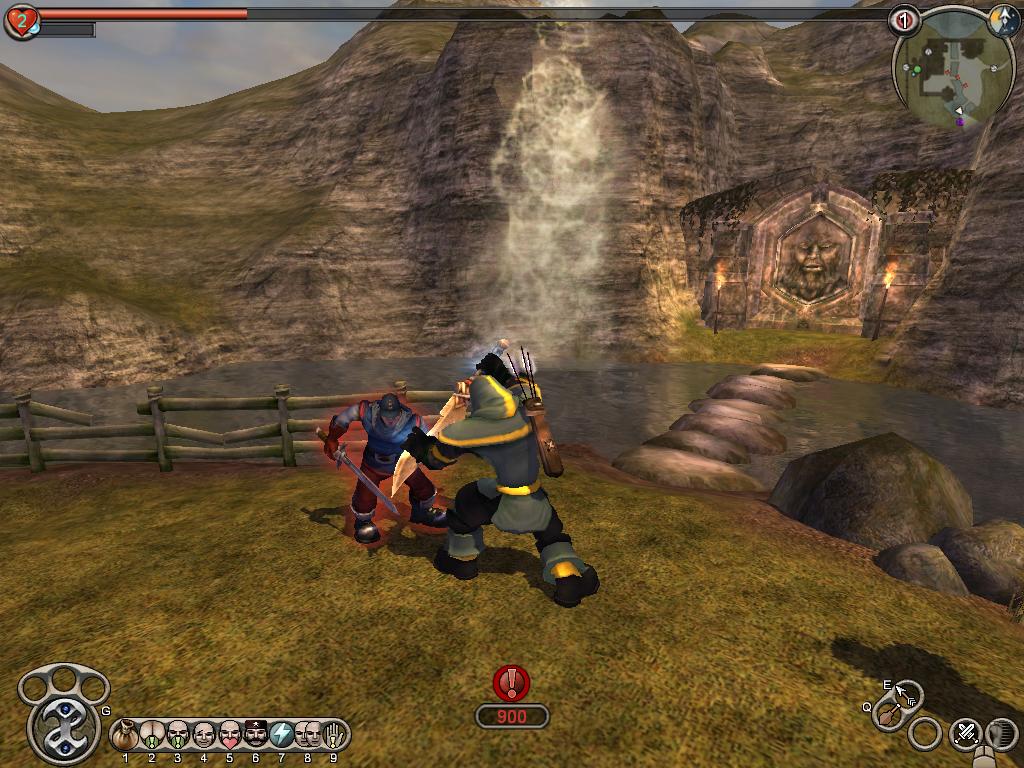Select the coin bag hotbar slot
1024x768 pixels.
(x=125, y=735)
